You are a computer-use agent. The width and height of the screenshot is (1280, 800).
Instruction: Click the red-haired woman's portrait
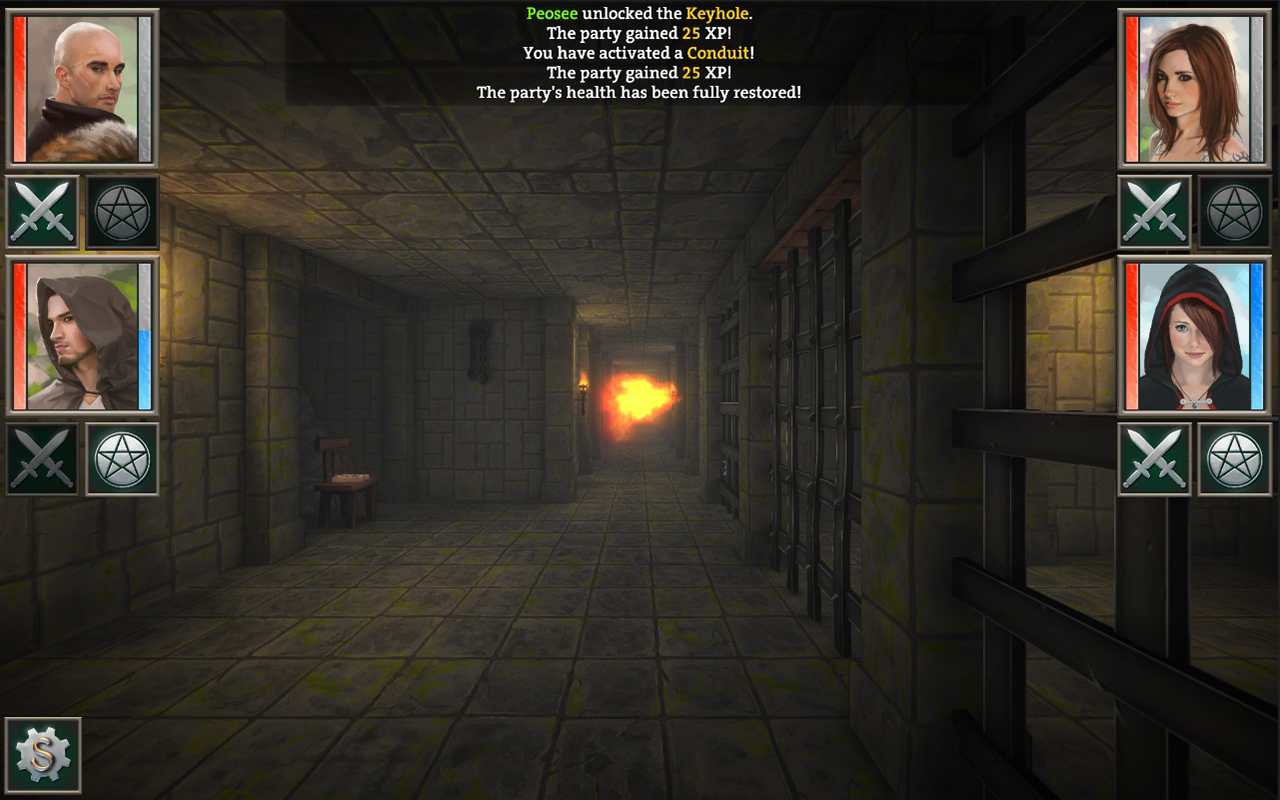click(x=1194, y=89)
